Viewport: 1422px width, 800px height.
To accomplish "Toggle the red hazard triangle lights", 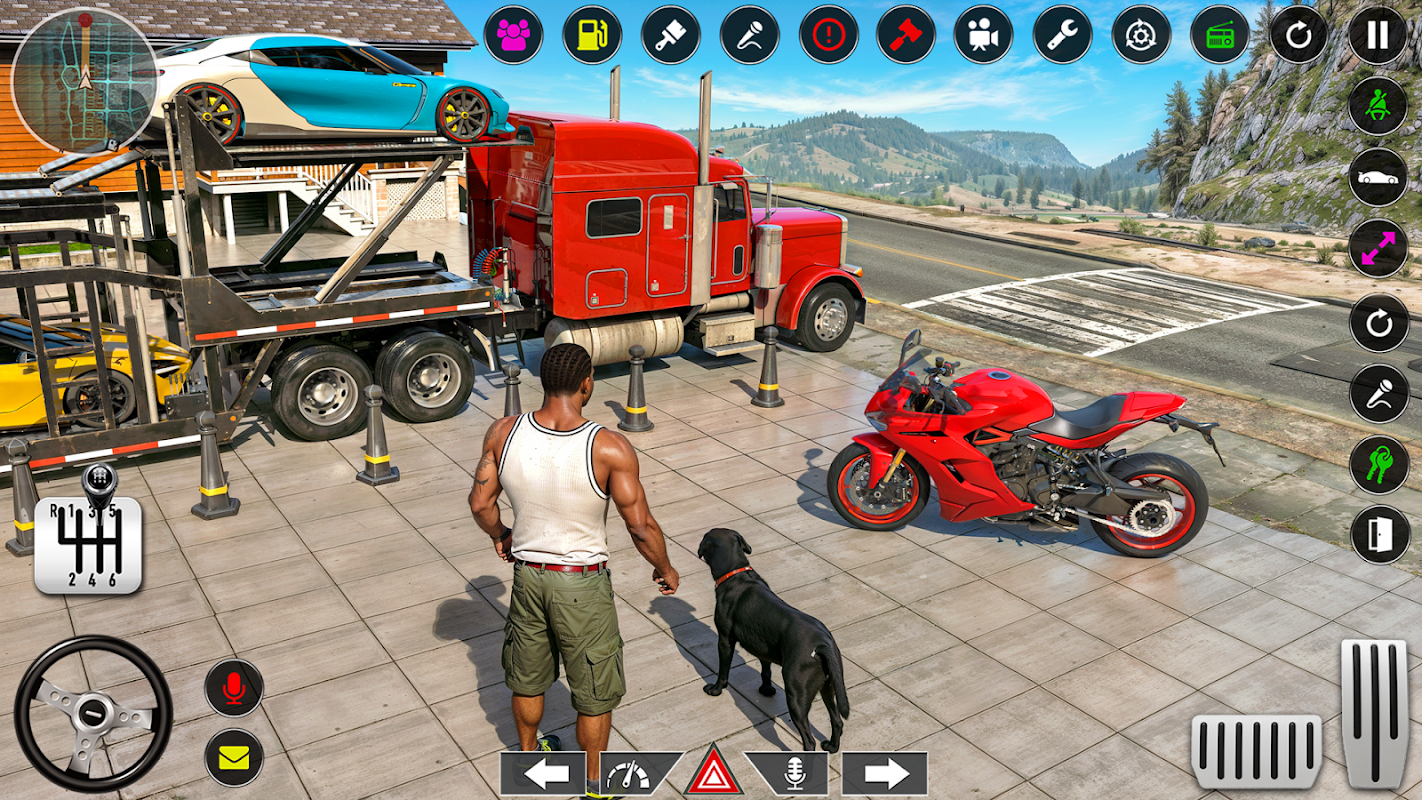I will coord(713,773).
